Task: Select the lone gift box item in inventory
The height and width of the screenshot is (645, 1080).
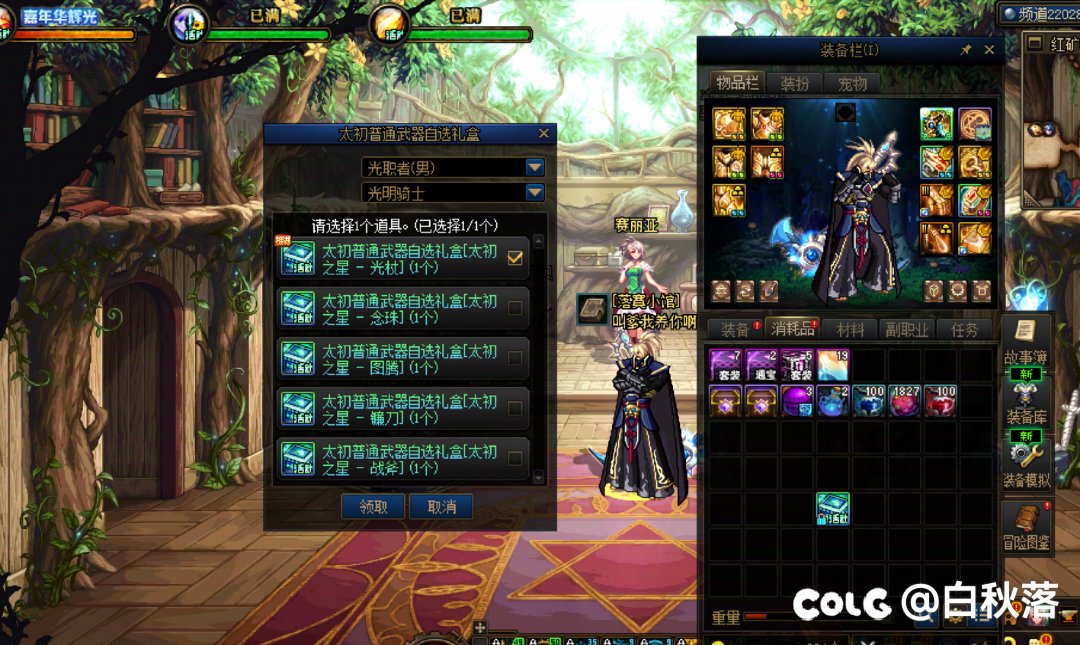Action: [832, 509]
